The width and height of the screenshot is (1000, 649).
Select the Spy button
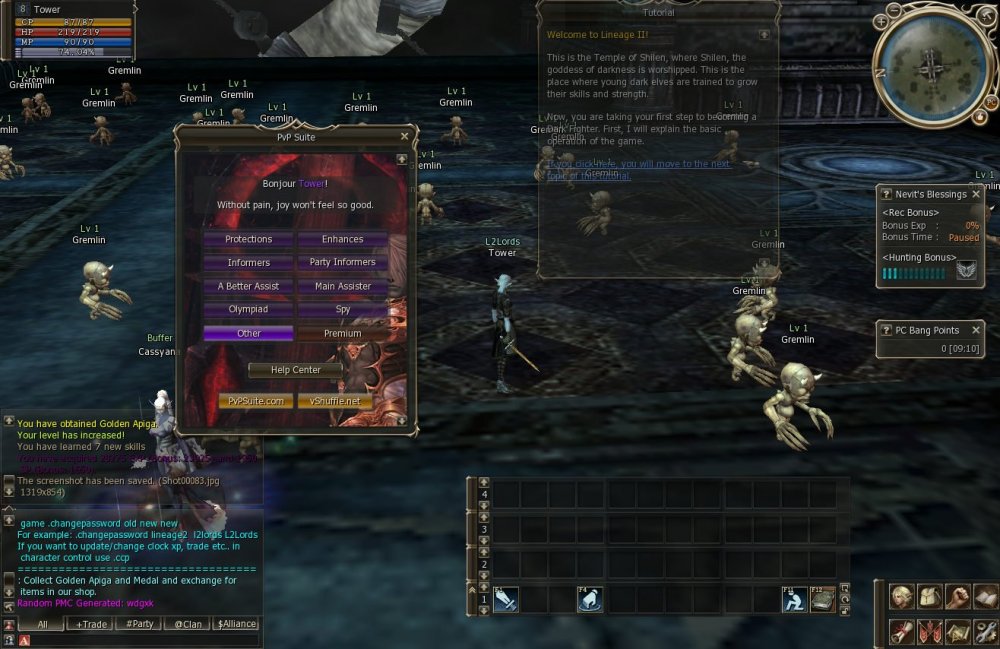pyautogui.click(x=343, y=310)
